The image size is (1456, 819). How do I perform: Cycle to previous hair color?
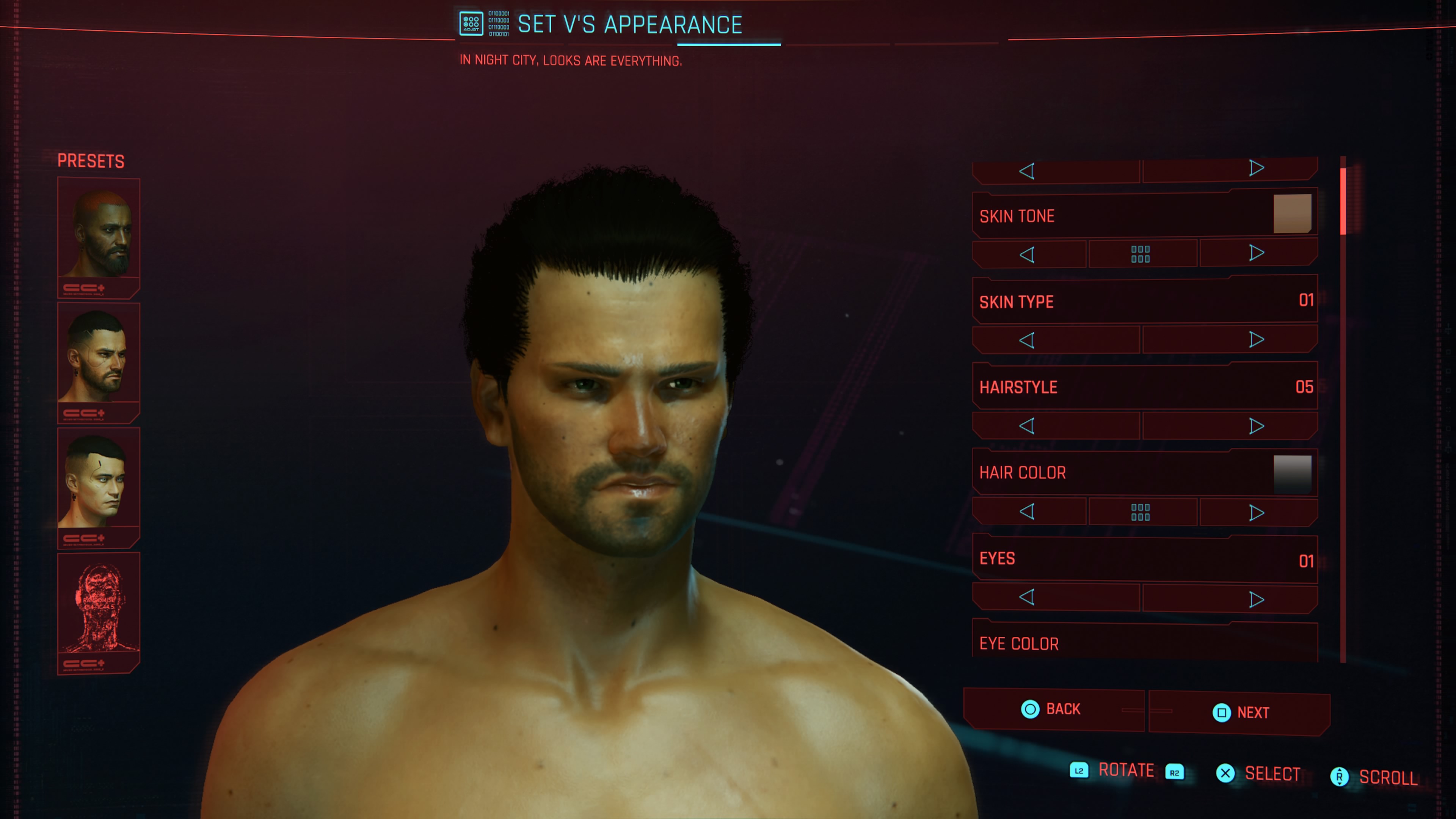[x=1028, y=511]
